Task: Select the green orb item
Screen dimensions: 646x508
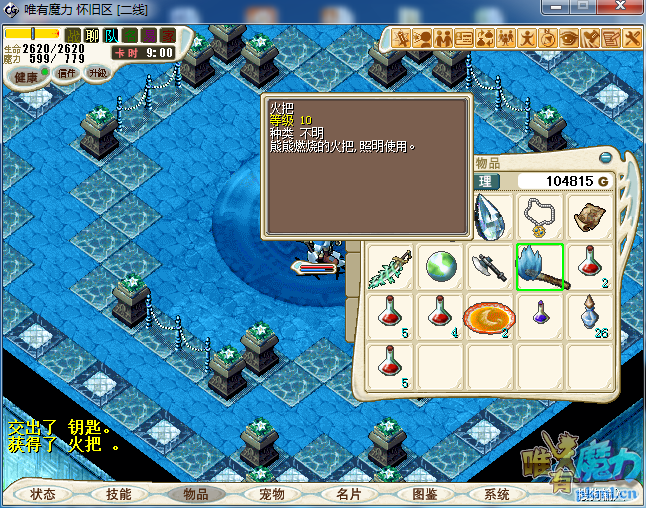Action: tap(440, 268)
